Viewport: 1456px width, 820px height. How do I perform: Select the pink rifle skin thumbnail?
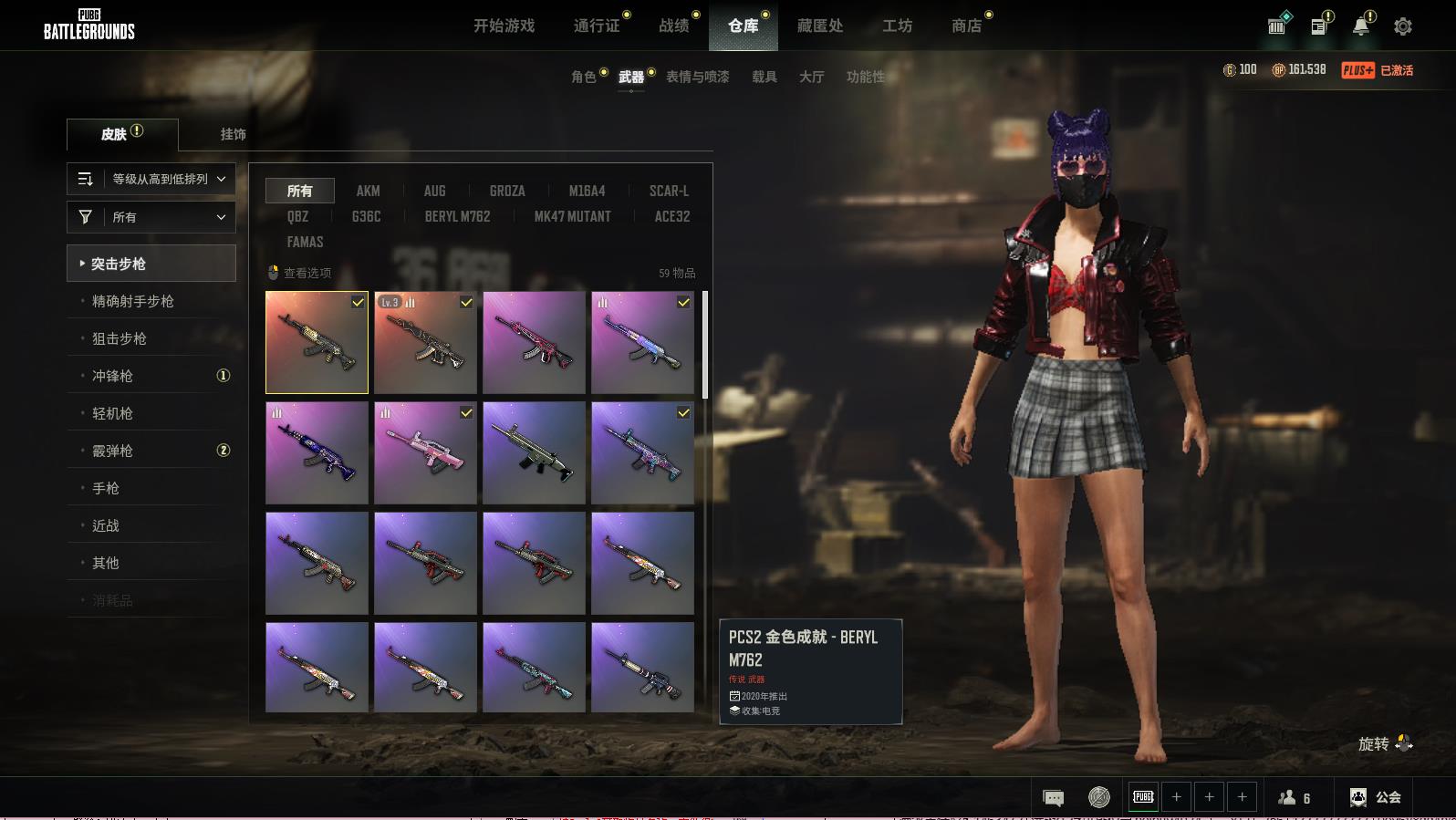pos(425,453)
